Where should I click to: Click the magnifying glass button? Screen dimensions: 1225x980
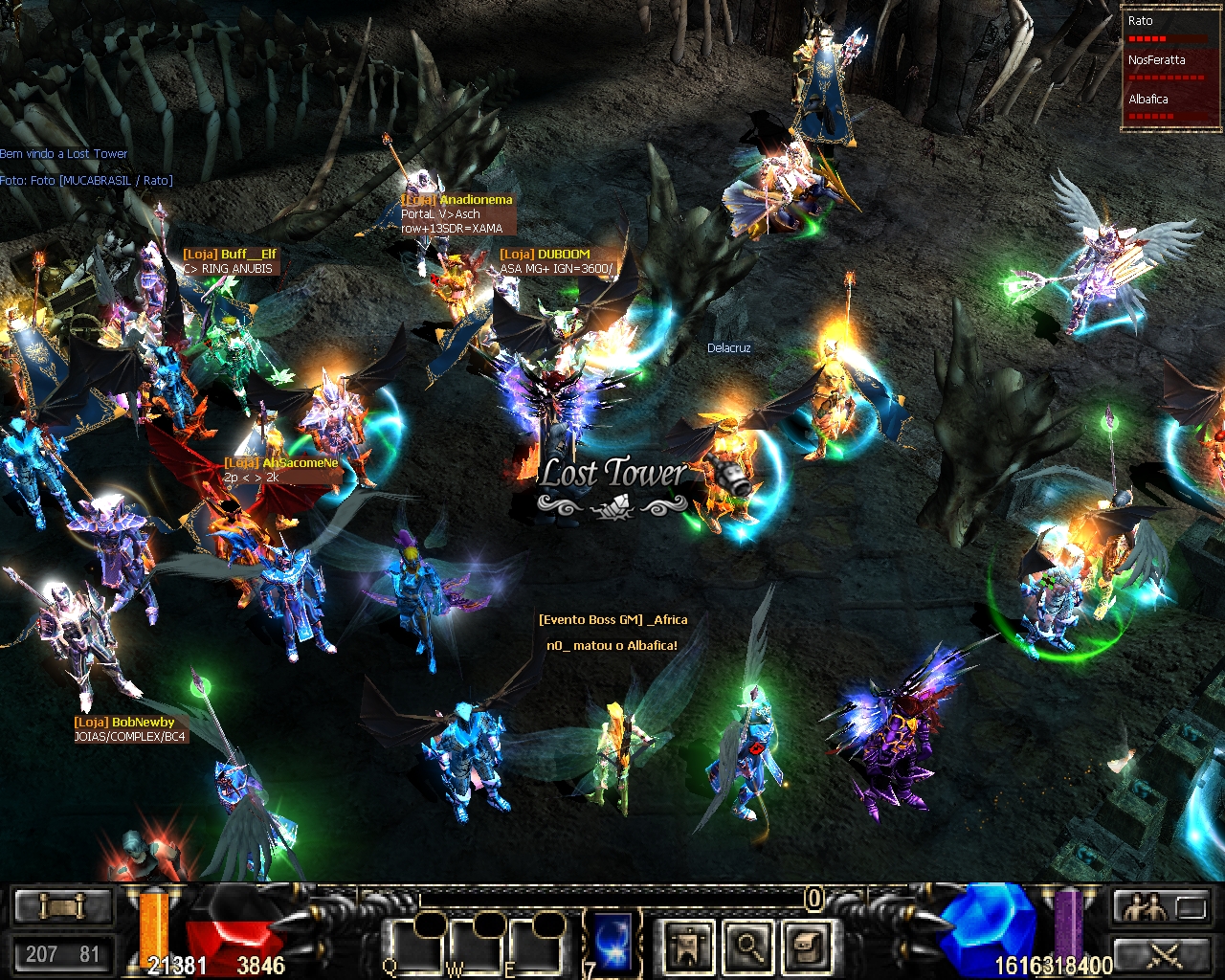point(748,946)
